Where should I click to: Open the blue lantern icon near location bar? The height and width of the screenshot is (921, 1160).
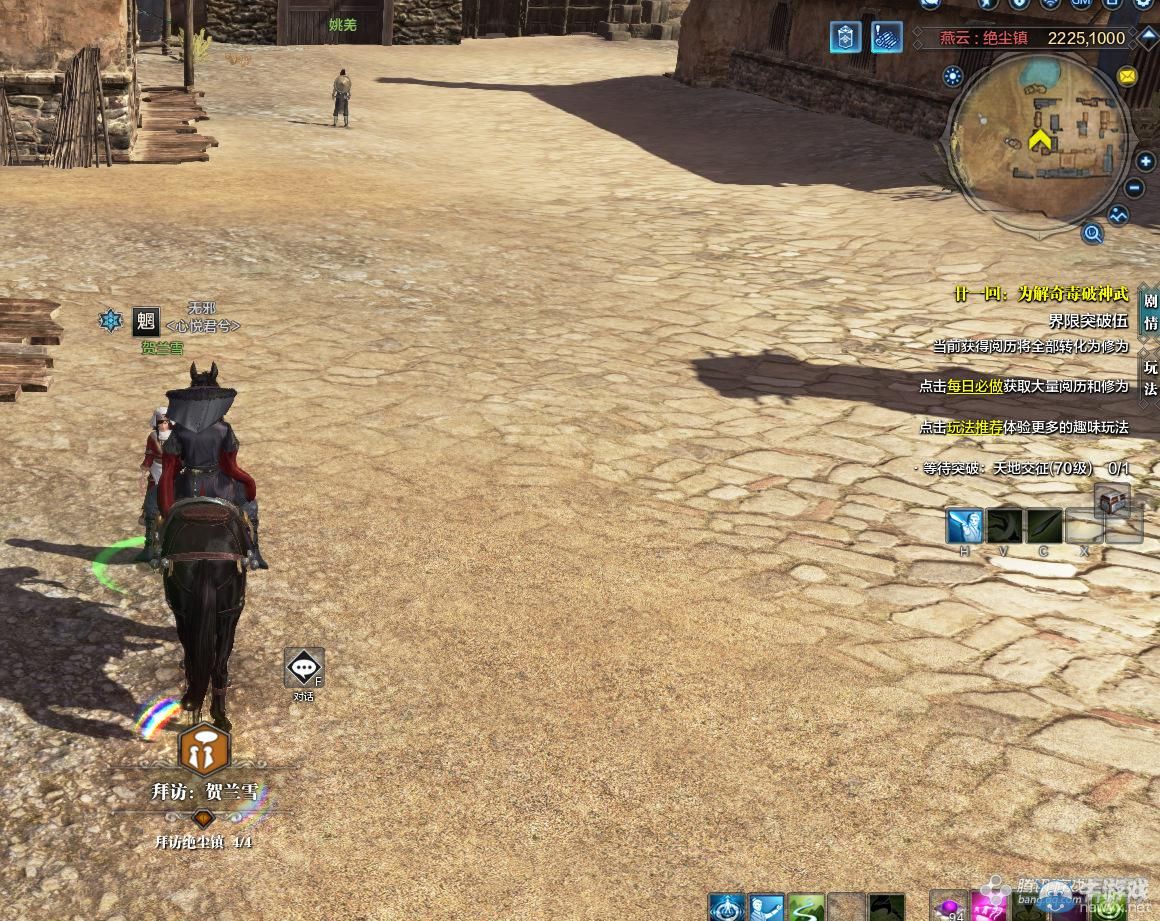(x=845, y=38)
